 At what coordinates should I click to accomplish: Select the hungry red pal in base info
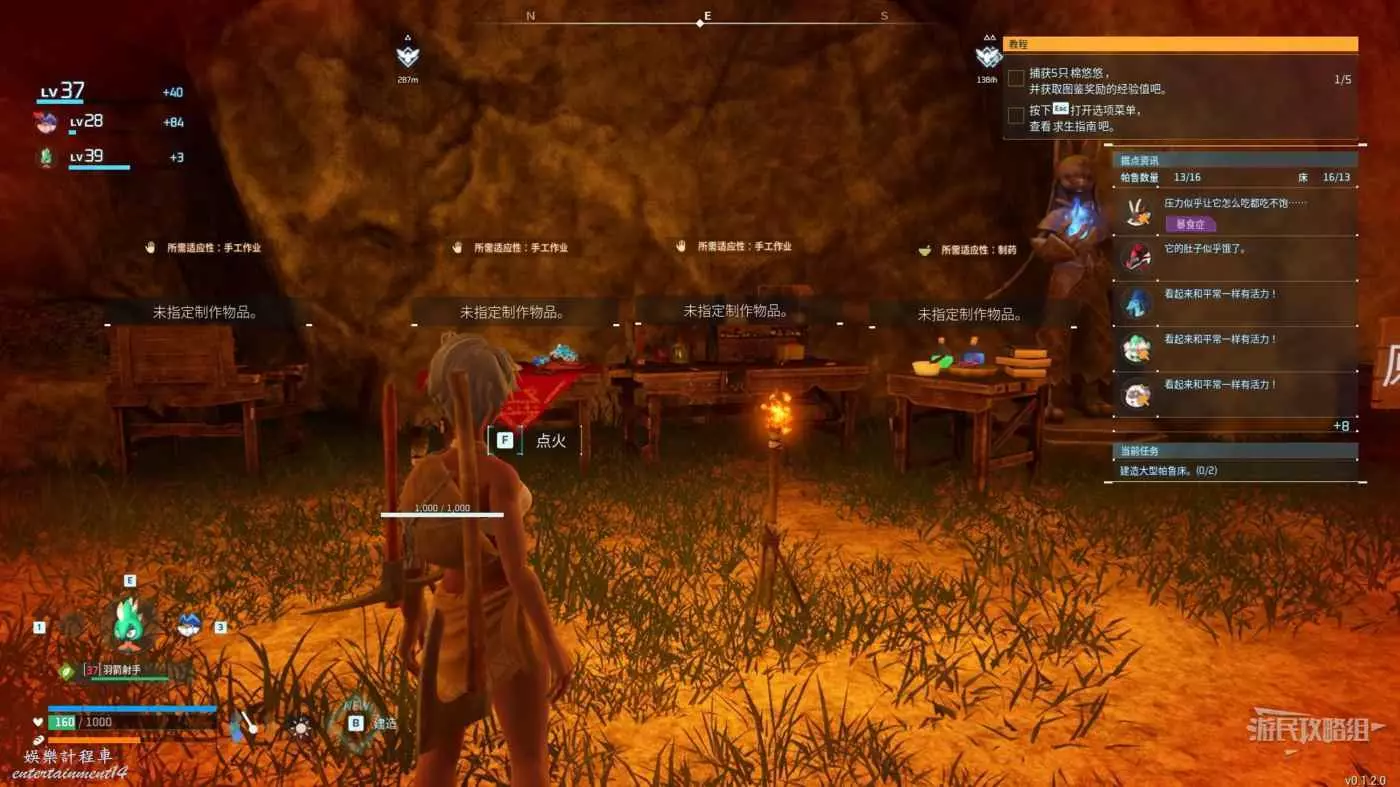[1136, 255]
